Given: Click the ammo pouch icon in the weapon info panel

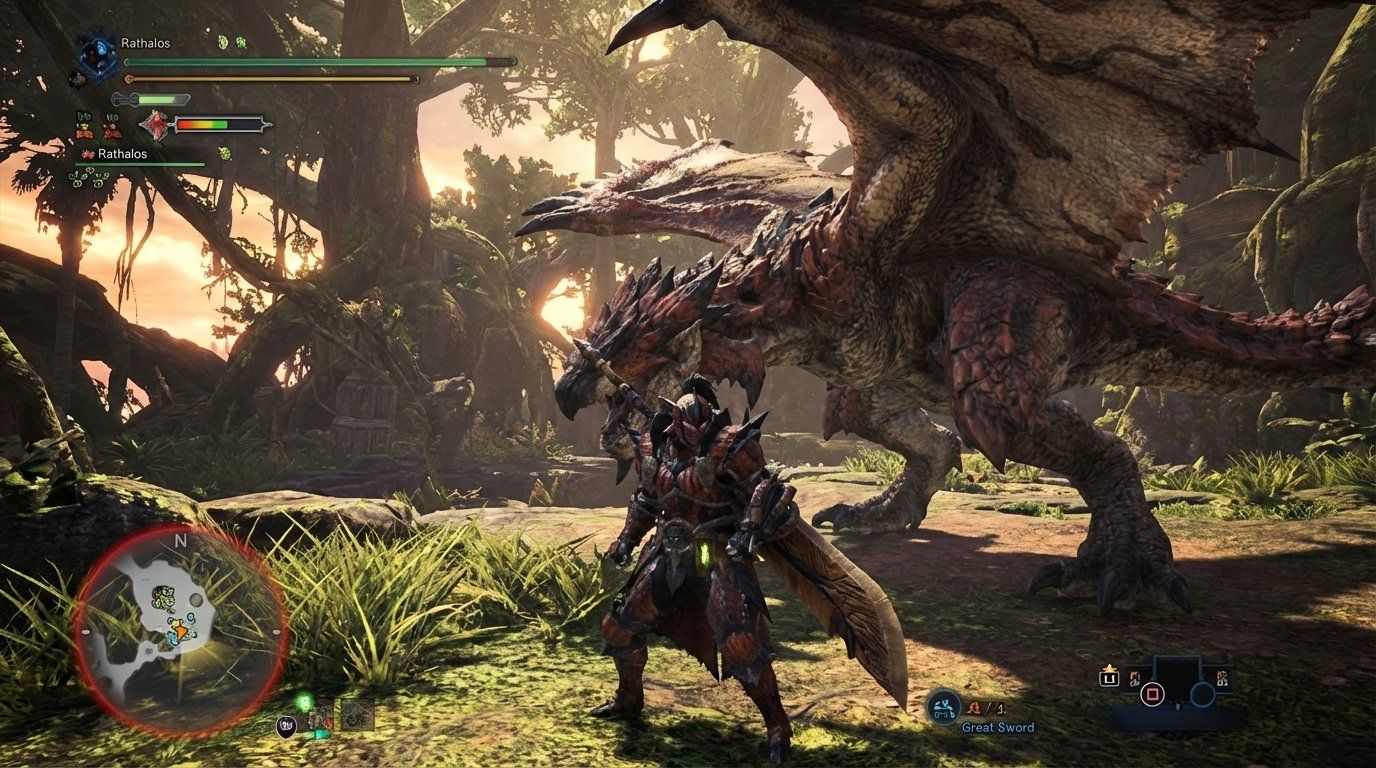Looking at the screenshot, I should [975, 706].
